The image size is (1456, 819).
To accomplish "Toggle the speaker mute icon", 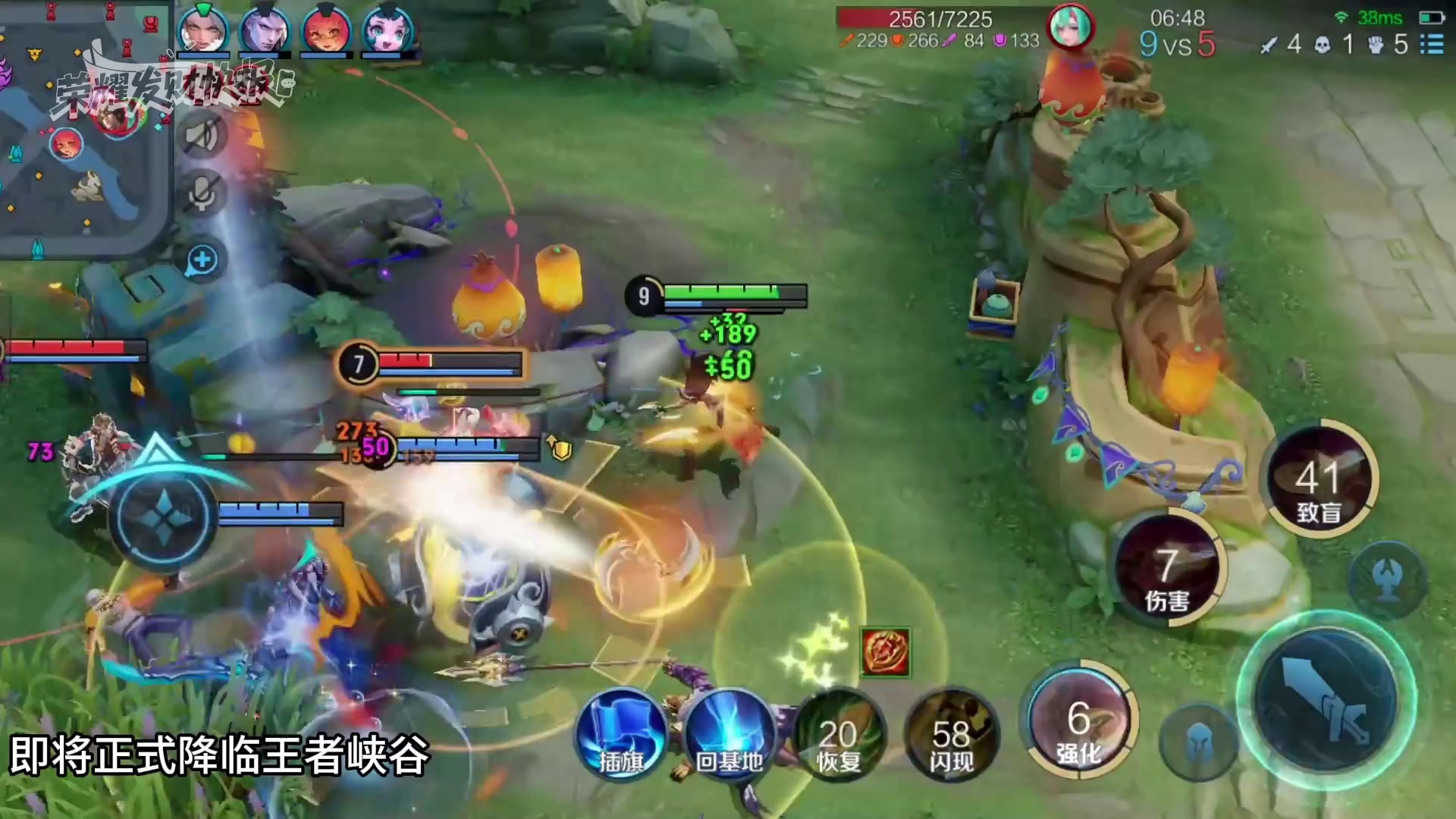I will [202, 136].
